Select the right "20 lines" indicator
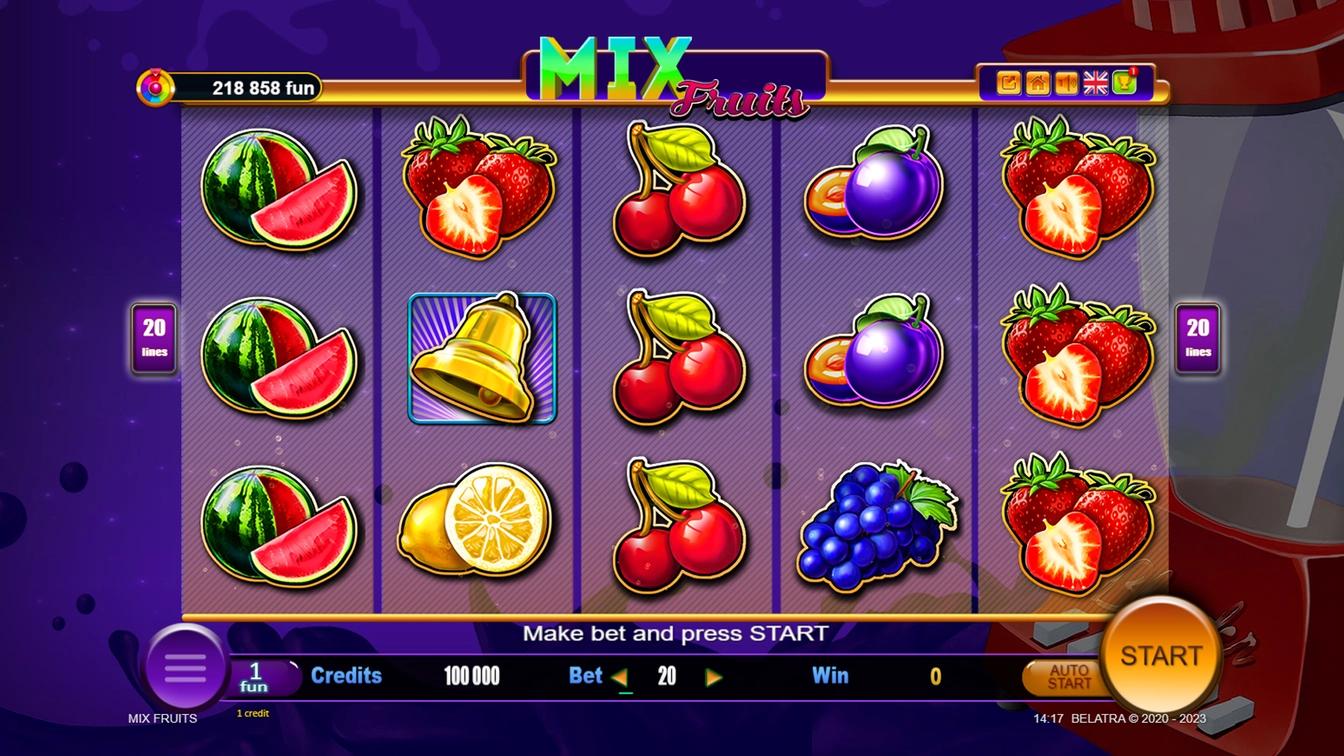 1196,337
